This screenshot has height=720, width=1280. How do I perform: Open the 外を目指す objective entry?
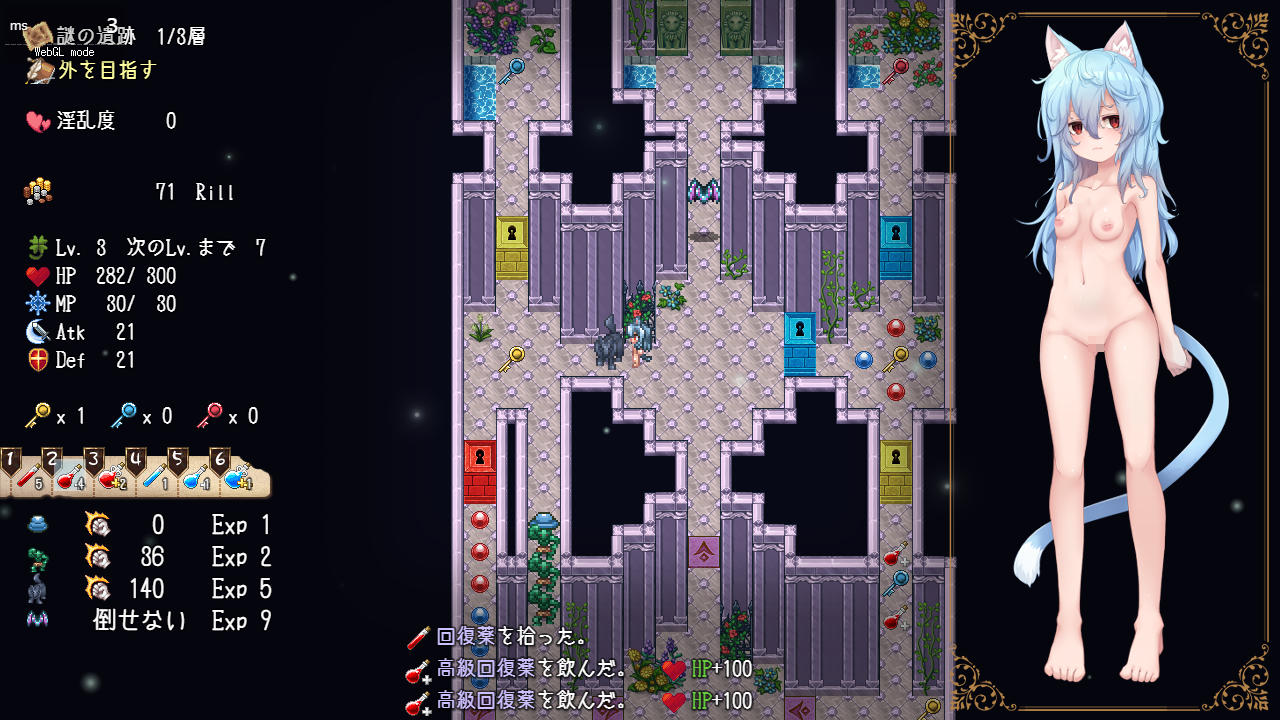(106, 70)
